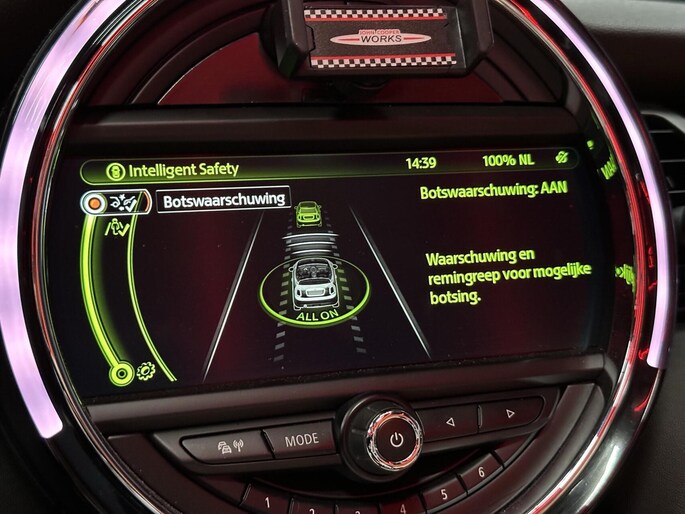Tap the MODE button
Screen dimensions: 685x514
pyautogui.click(x=301, y=439)
